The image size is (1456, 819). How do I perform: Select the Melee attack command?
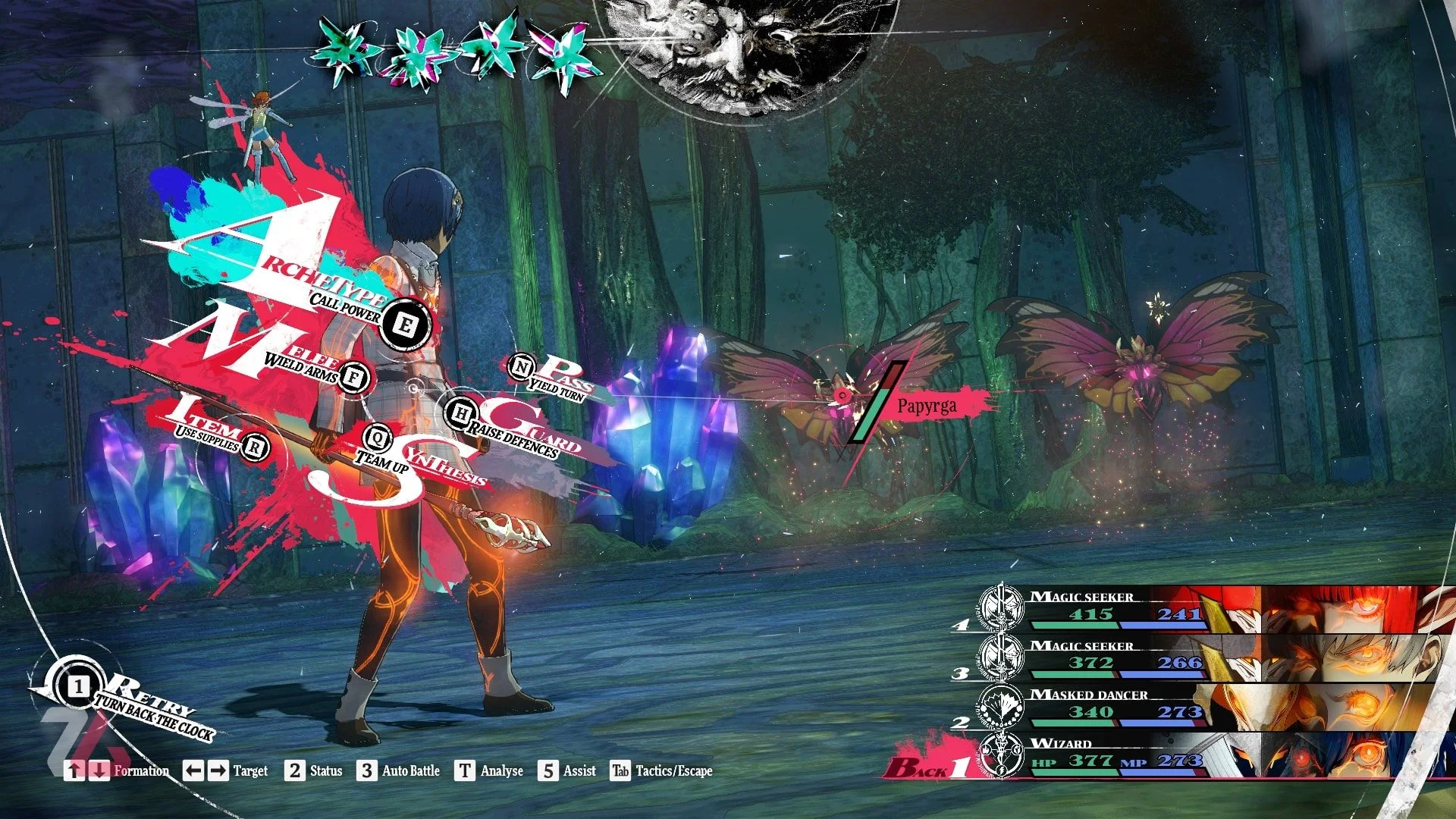pos(353,377)
